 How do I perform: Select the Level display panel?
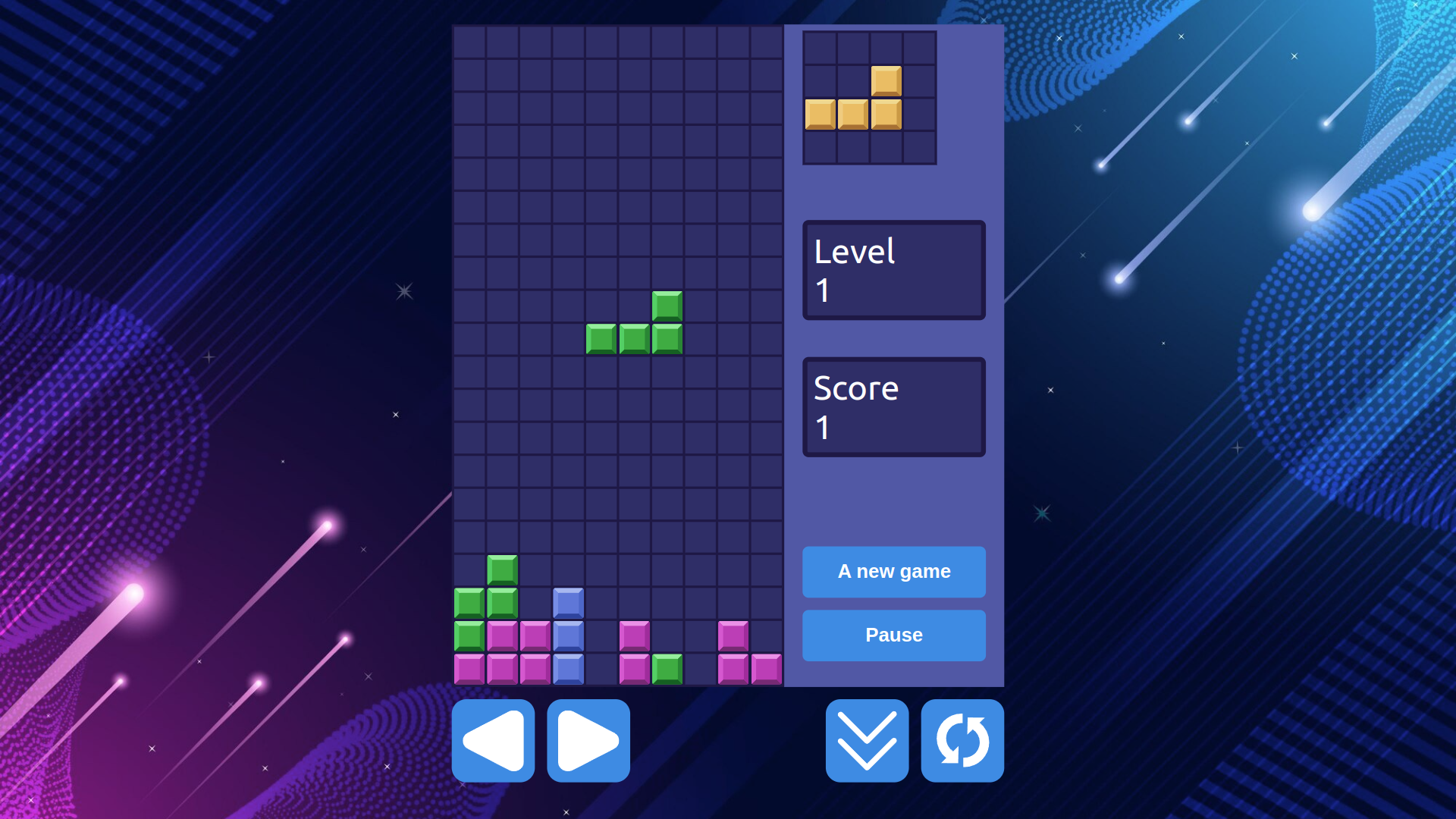point(893,270)
